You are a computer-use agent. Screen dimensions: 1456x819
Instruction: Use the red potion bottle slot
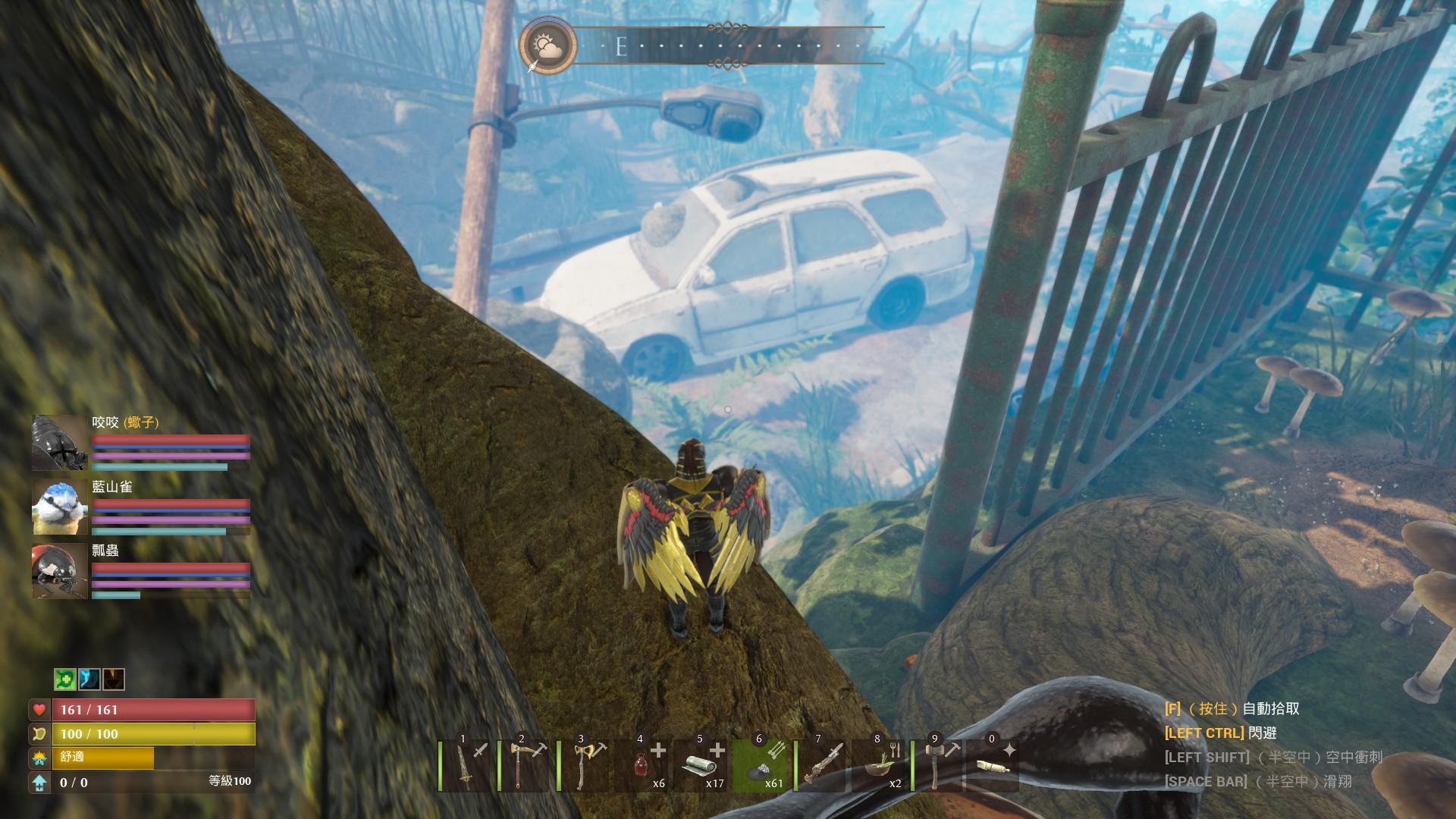click(x=645, y=766)
